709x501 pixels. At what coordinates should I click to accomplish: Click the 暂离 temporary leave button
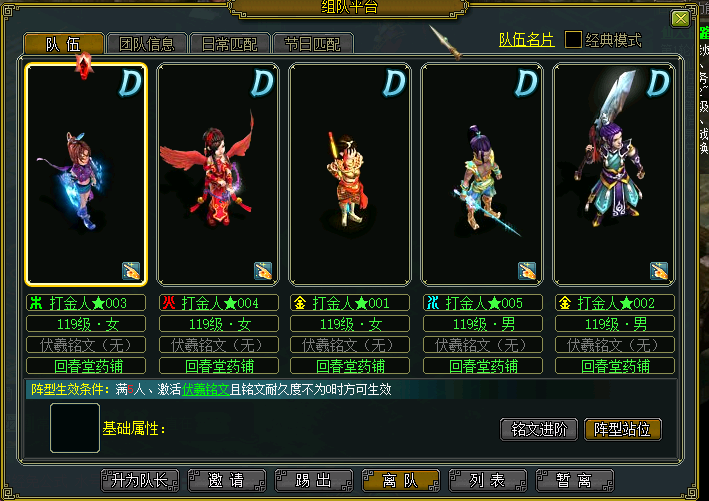574,481
